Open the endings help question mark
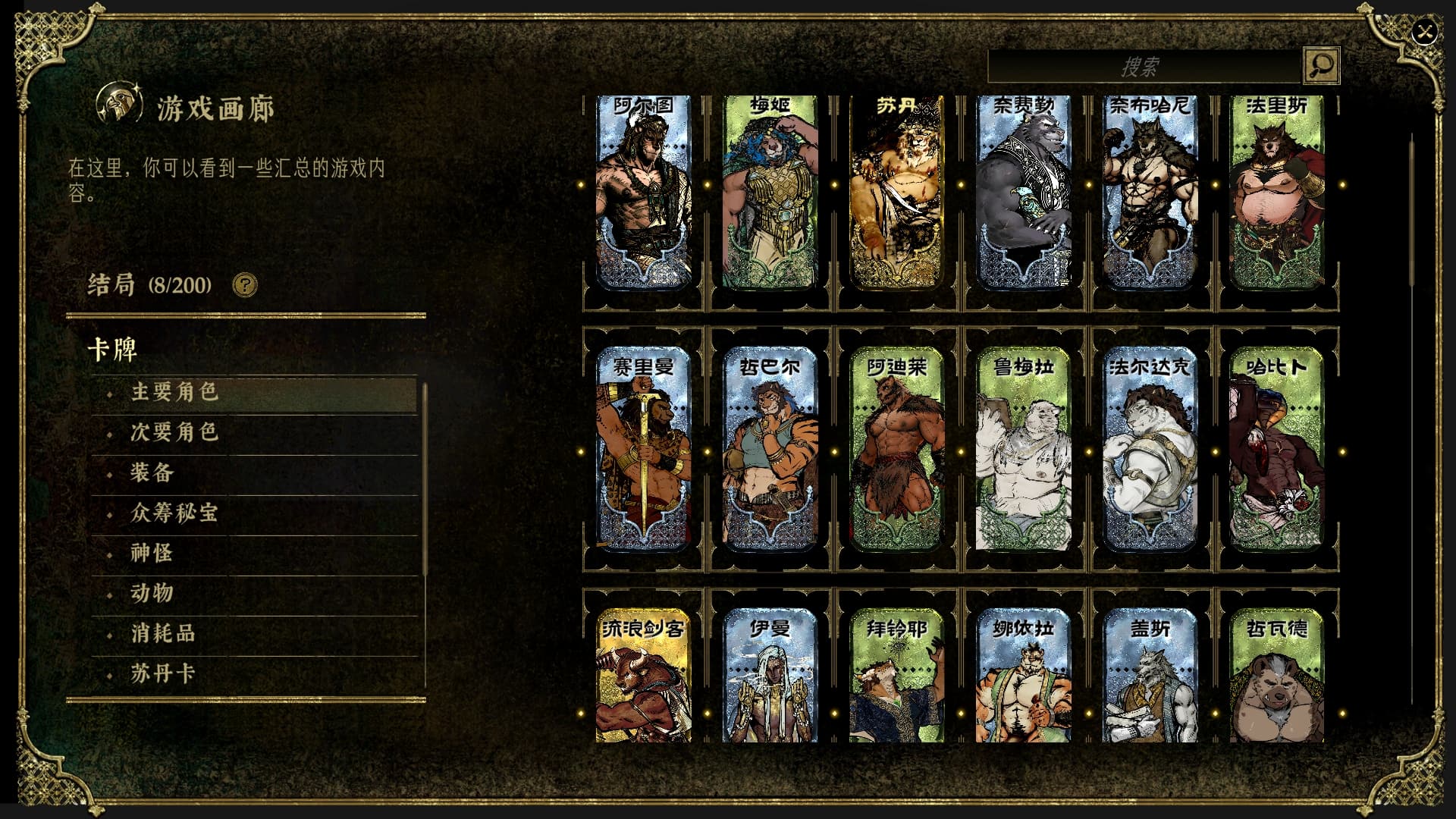Image resolution: width=1456 pixels, height=819 pixels. [245, 285]
